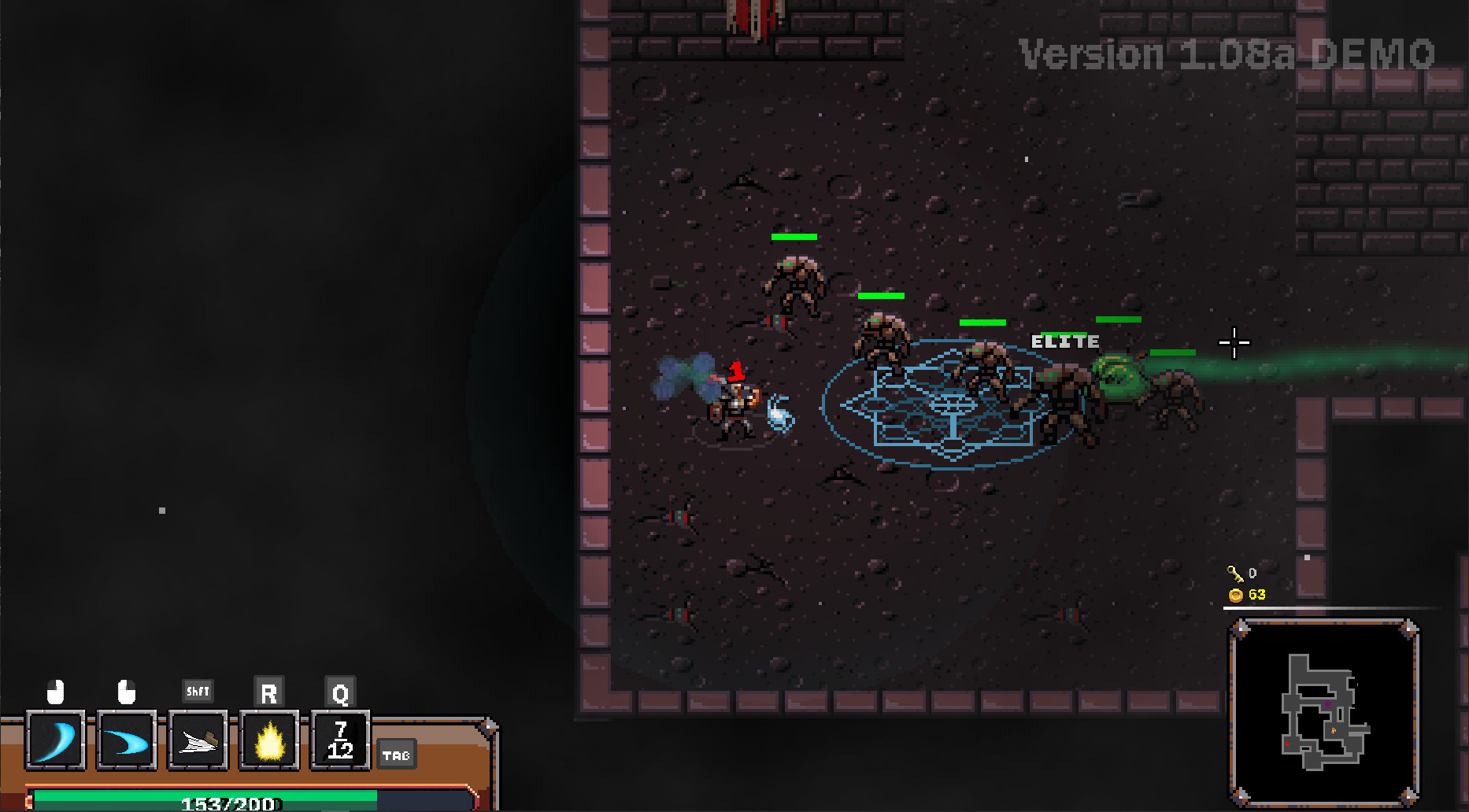Click the Shft keybind label

point(197,691)
